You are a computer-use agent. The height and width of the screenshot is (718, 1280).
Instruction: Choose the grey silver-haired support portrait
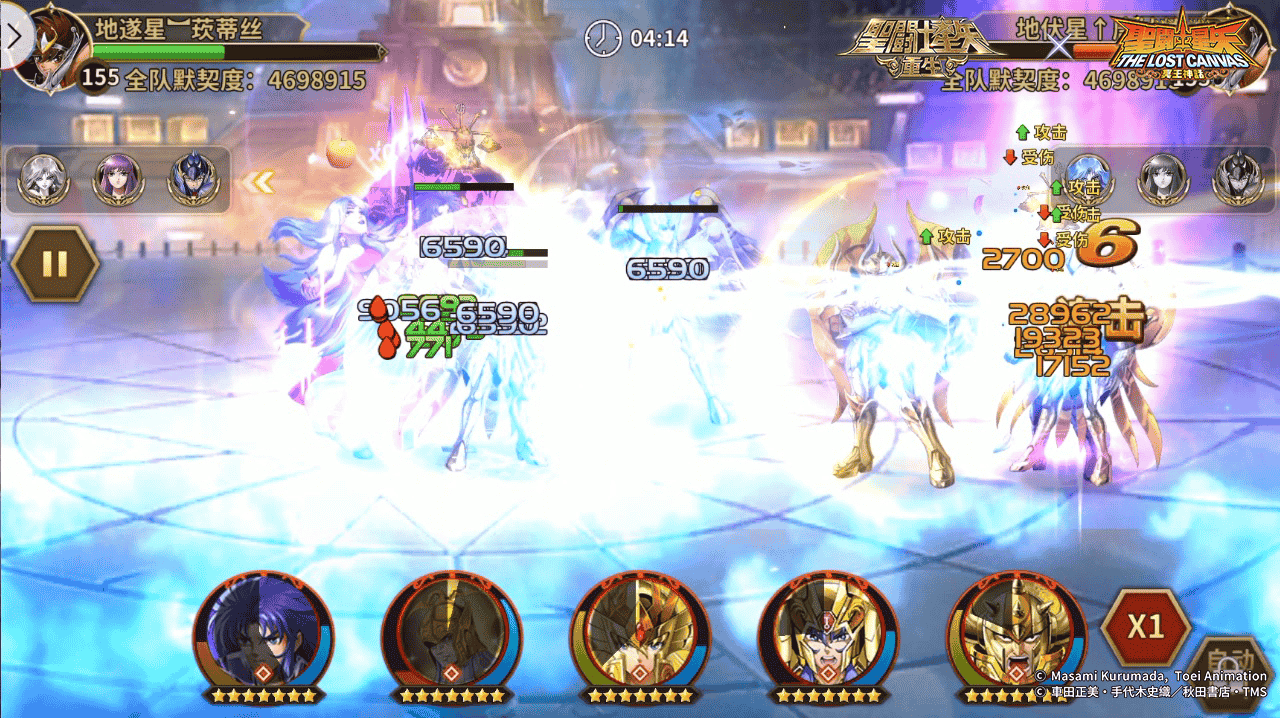[44, 180]
